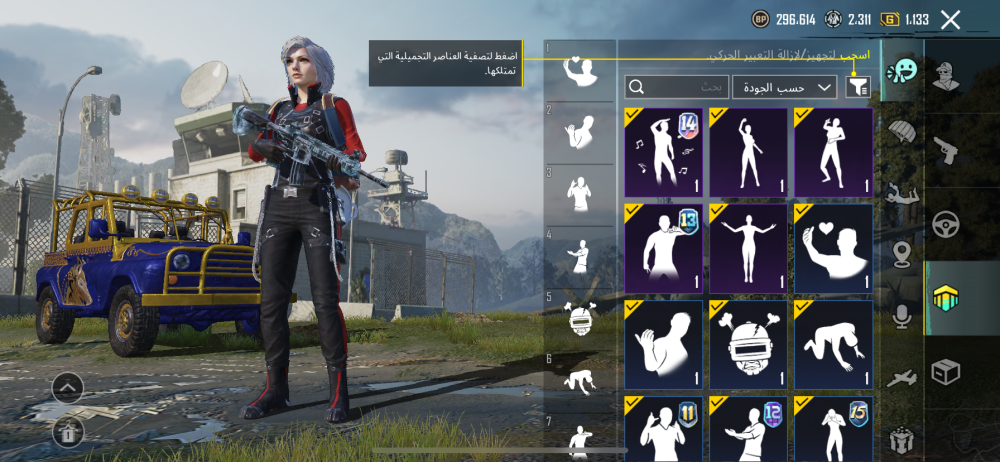The height and width of the screenshot is (462, 1000).
Task: Switch to the parachute category tab
Action: (903, 134)
